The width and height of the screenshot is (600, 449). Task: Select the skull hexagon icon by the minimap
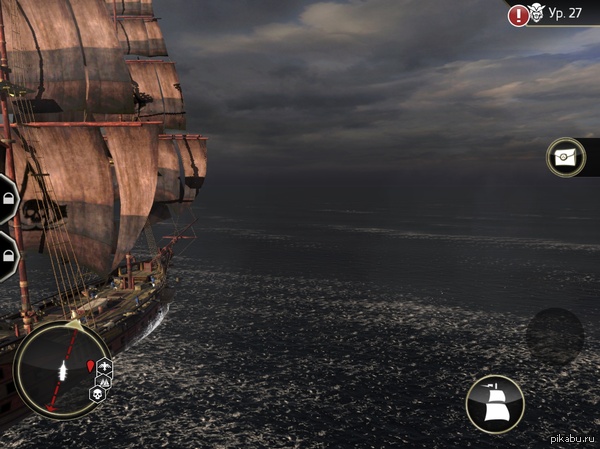pyautogui.click(x=98, y=394)
